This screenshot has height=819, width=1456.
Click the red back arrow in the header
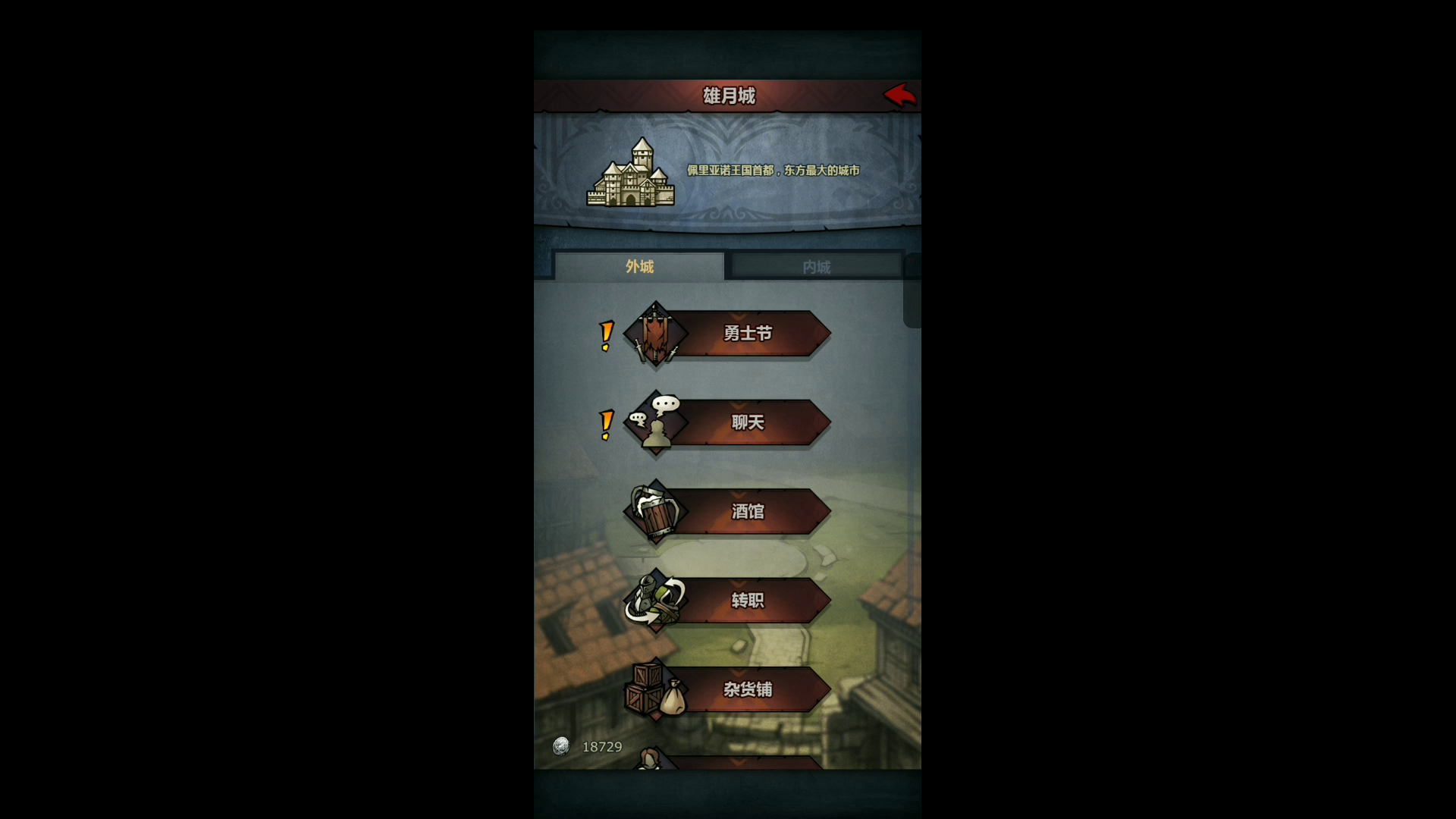point(901,95)
